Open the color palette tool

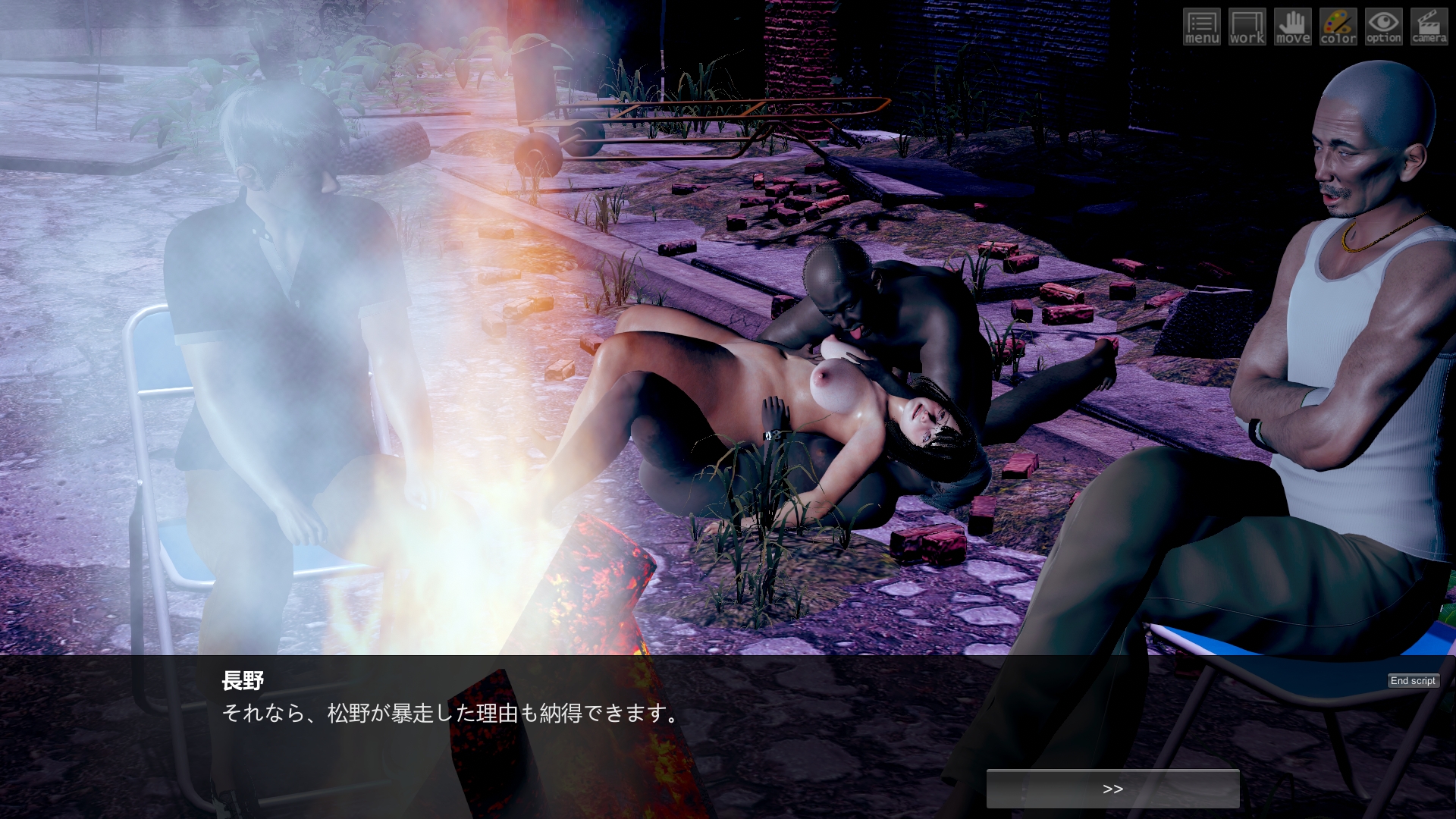1338,27
